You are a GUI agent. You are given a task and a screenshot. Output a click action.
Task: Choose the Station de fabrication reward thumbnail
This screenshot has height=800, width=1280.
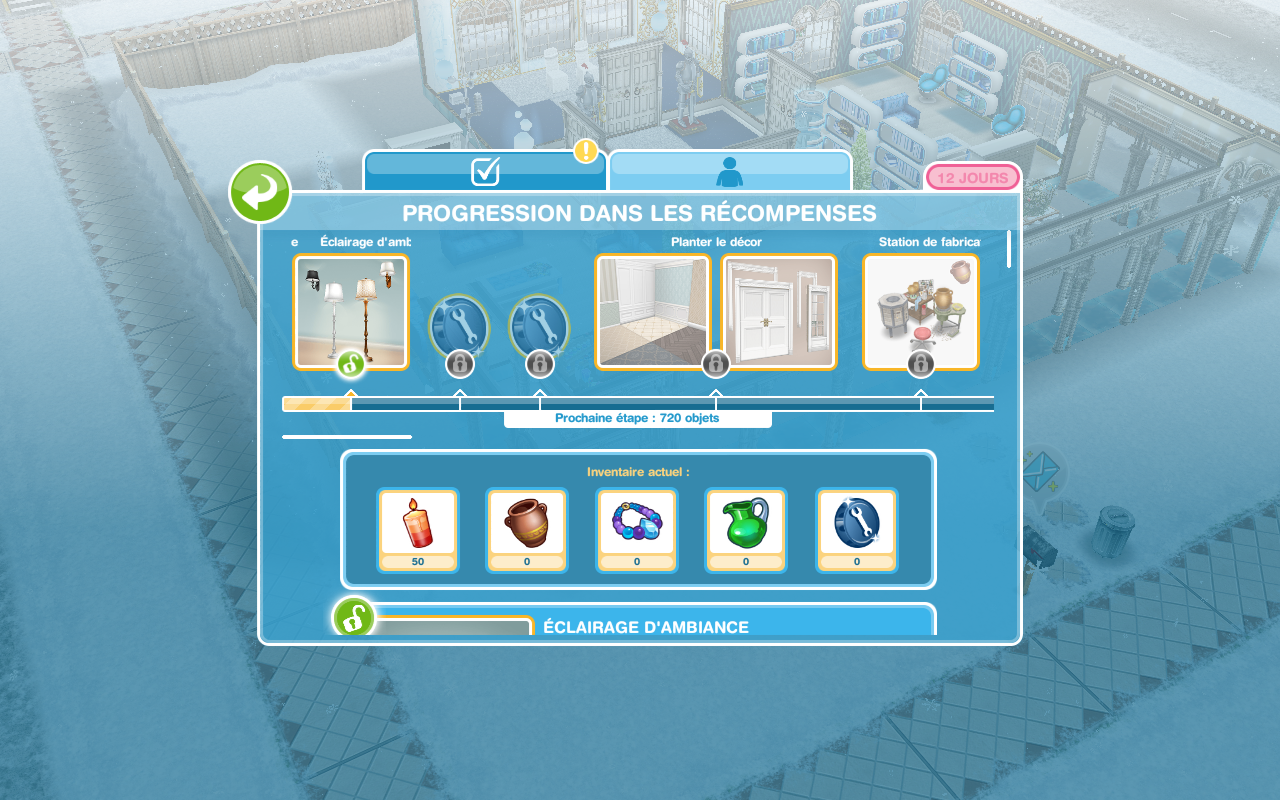pyautogui.click(x=921, y=312)
